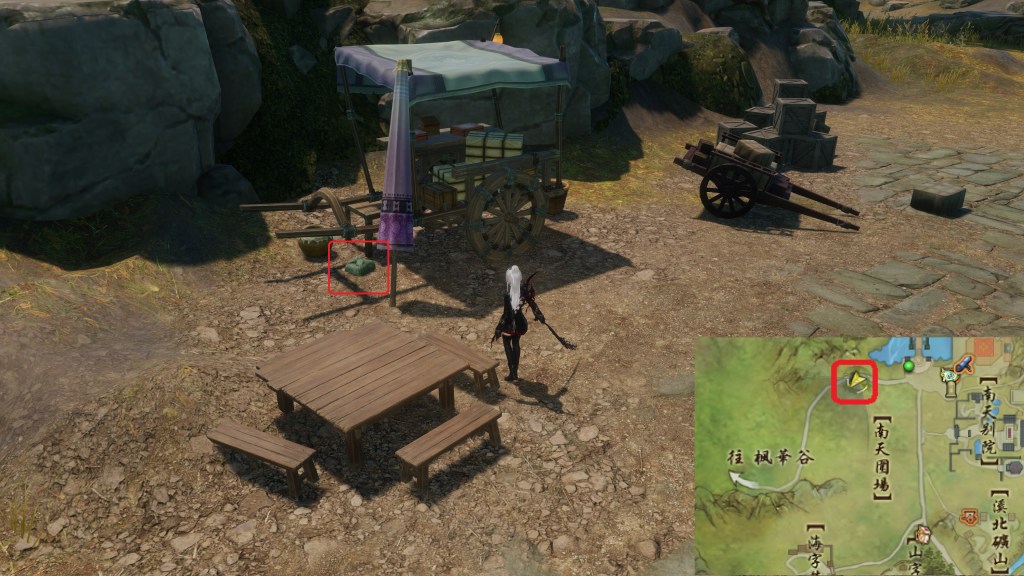Select the green dot marker on the map

tap(909, 367)
